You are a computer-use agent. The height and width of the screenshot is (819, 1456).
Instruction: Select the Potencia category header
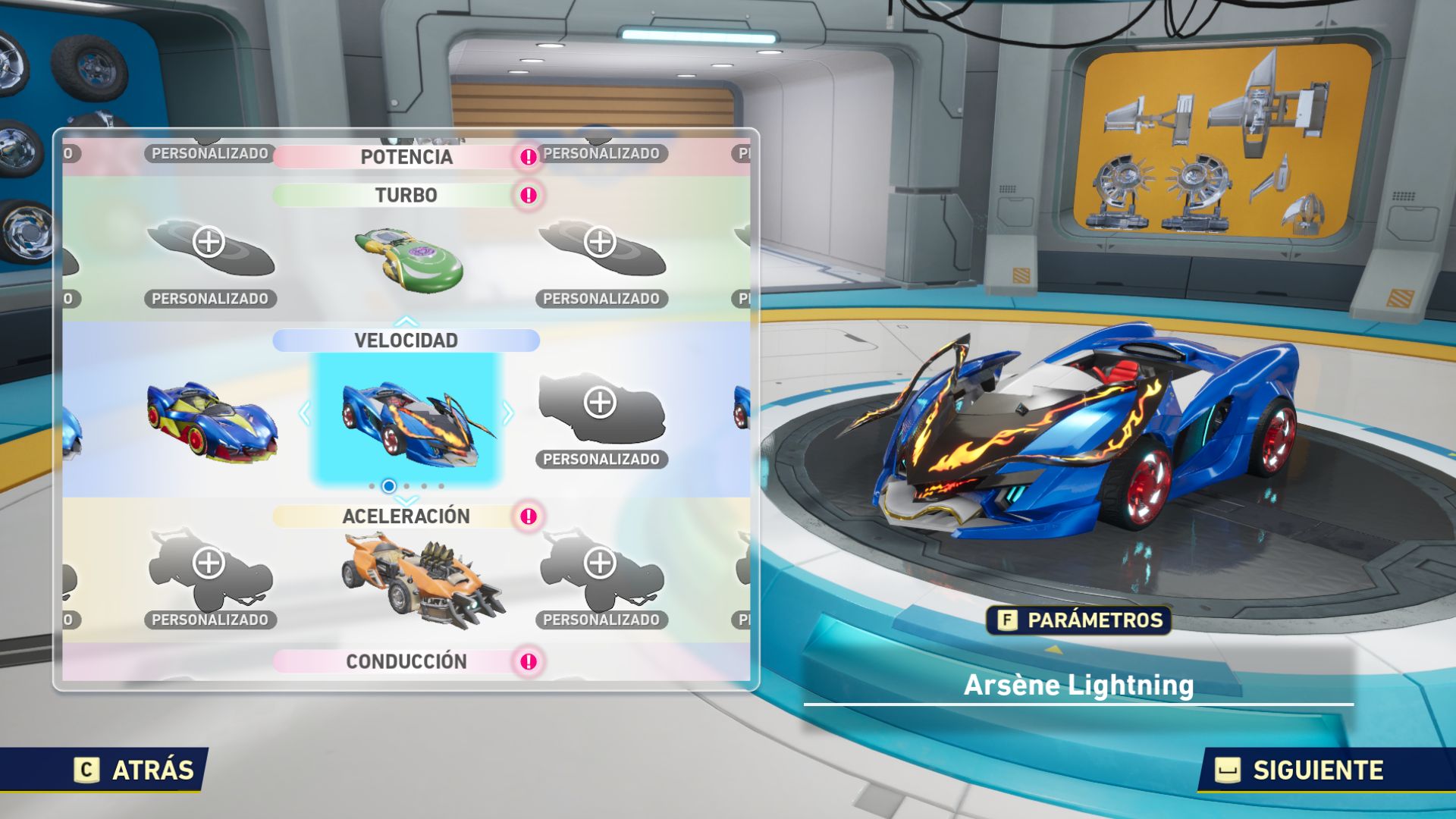click(406, 157)
